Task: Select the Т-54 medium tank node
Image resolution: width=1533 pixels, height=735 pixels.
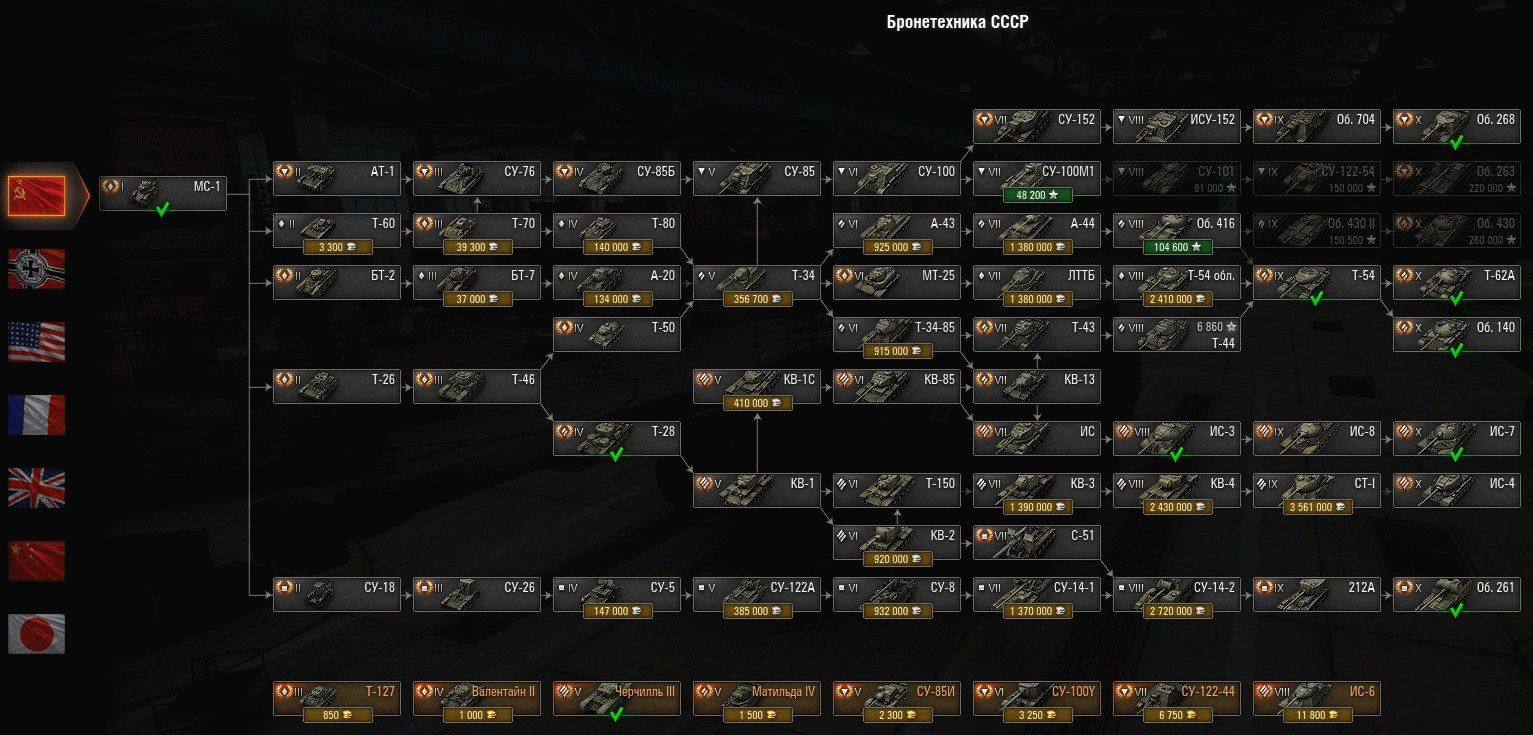Action: pyautogui.click(x=1316, y=282)
